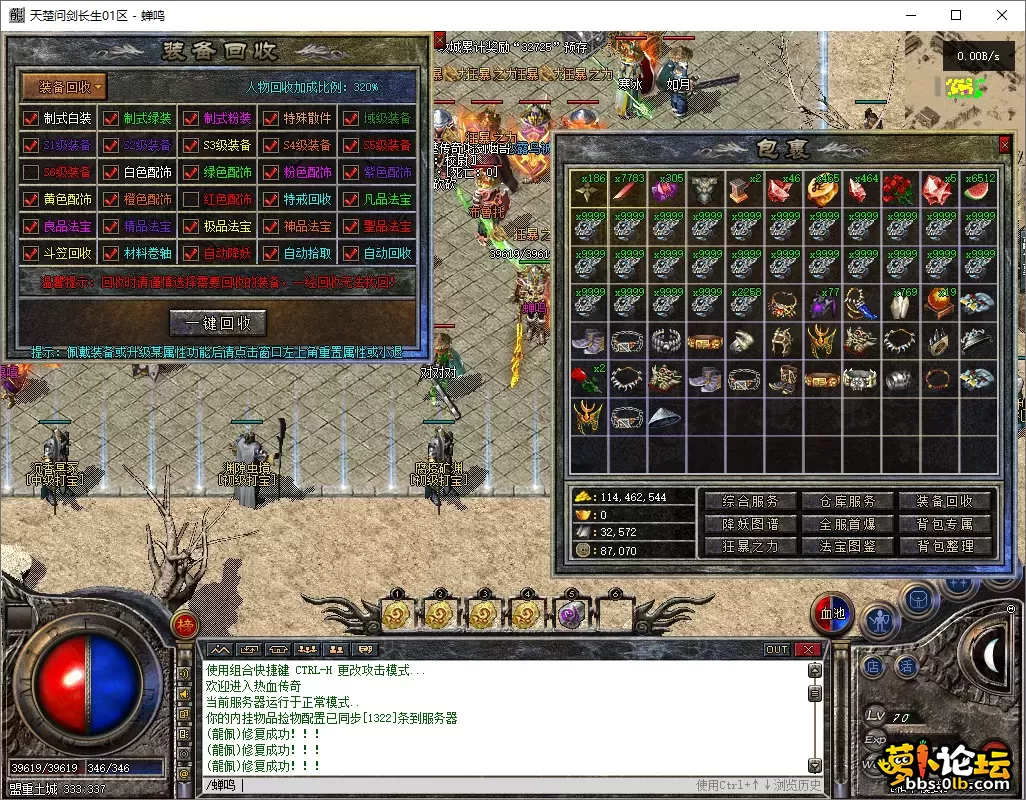Close the chat window with red X

tap(808, 650)
